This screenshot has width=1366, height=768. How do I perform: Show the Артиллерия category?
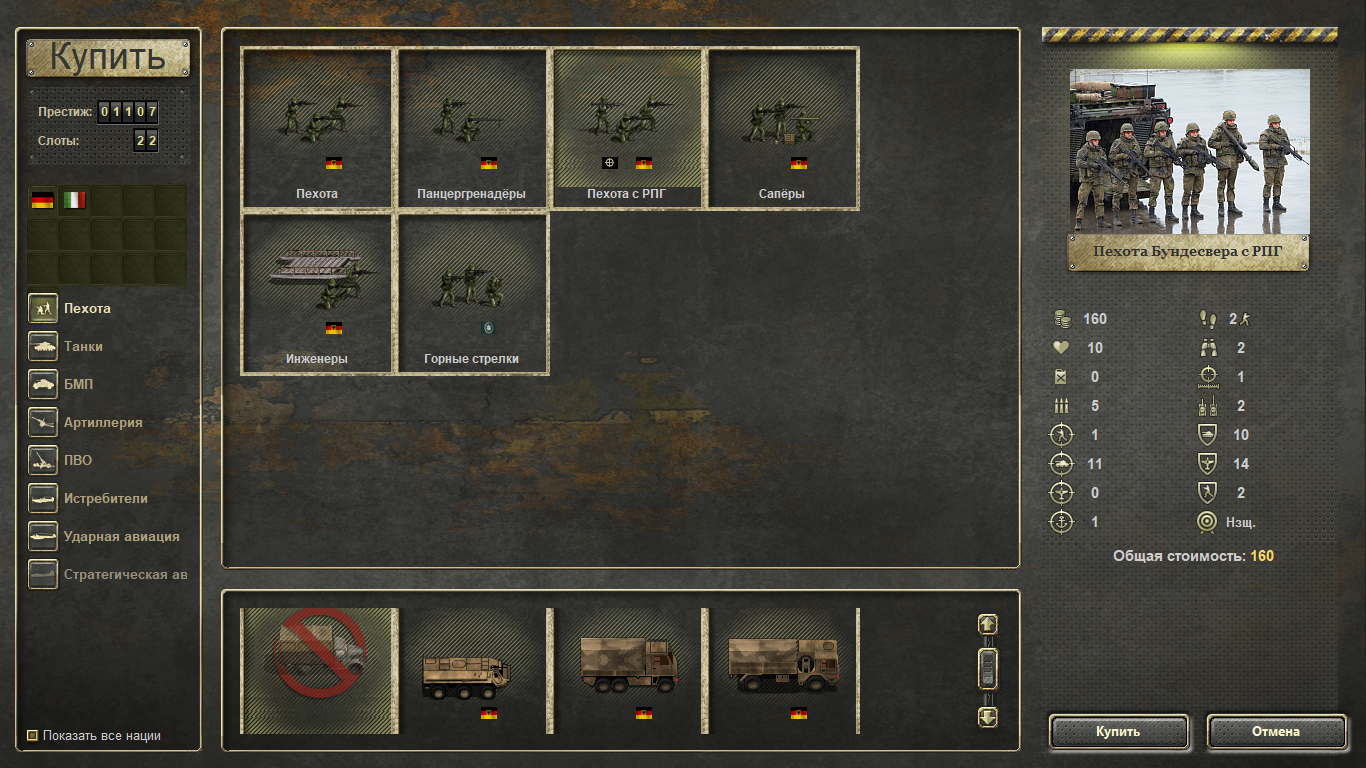[x=102, y=422]
